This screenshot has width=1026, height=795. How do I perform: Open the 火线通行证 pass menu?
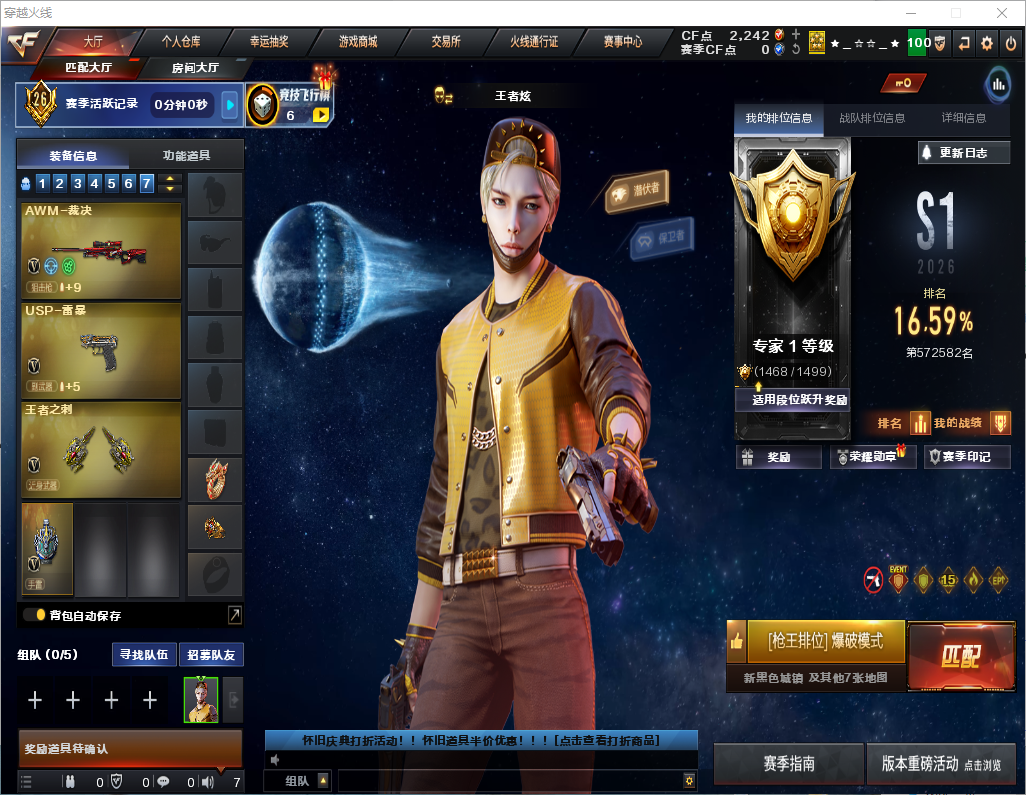pos(534,42)
